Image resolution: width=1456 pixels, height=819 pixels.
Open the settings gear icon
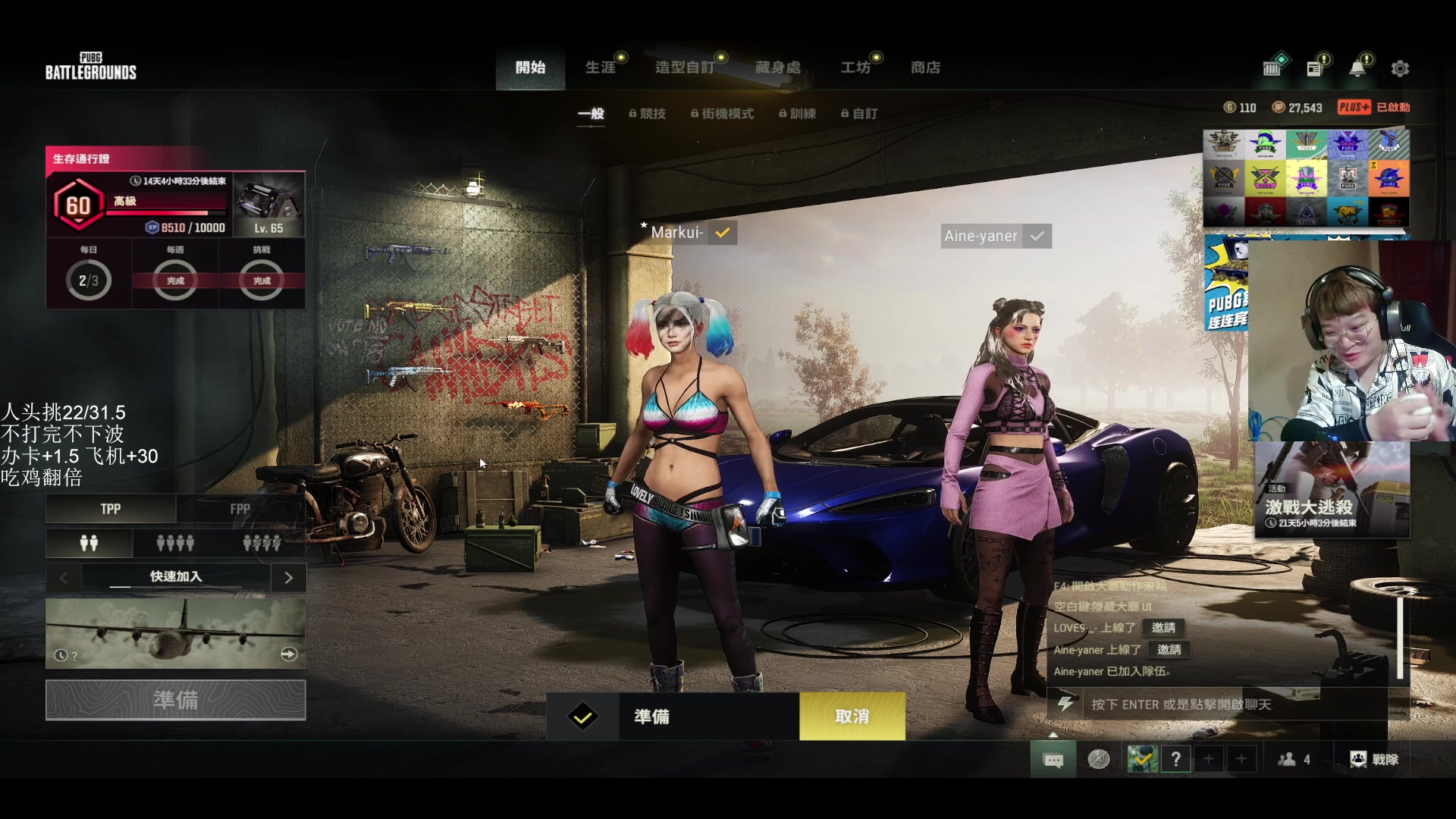[1400, 68]
